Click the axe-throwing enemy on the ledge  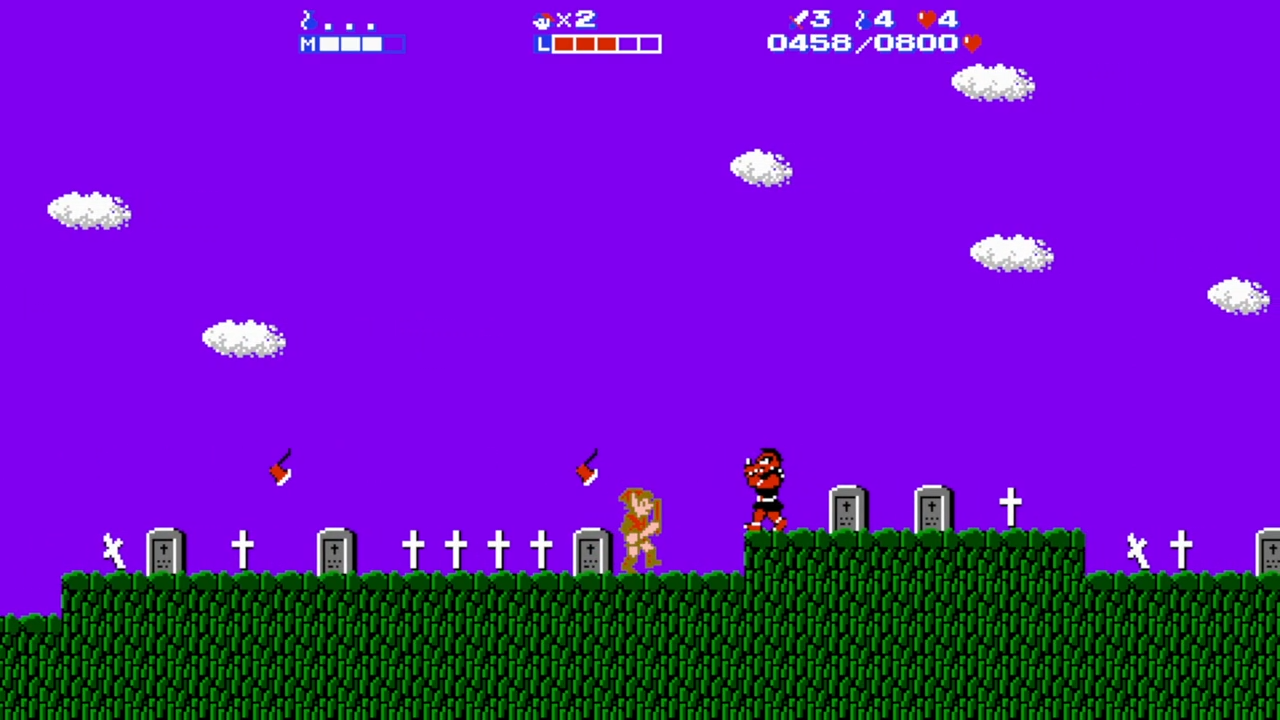point(763,488)
